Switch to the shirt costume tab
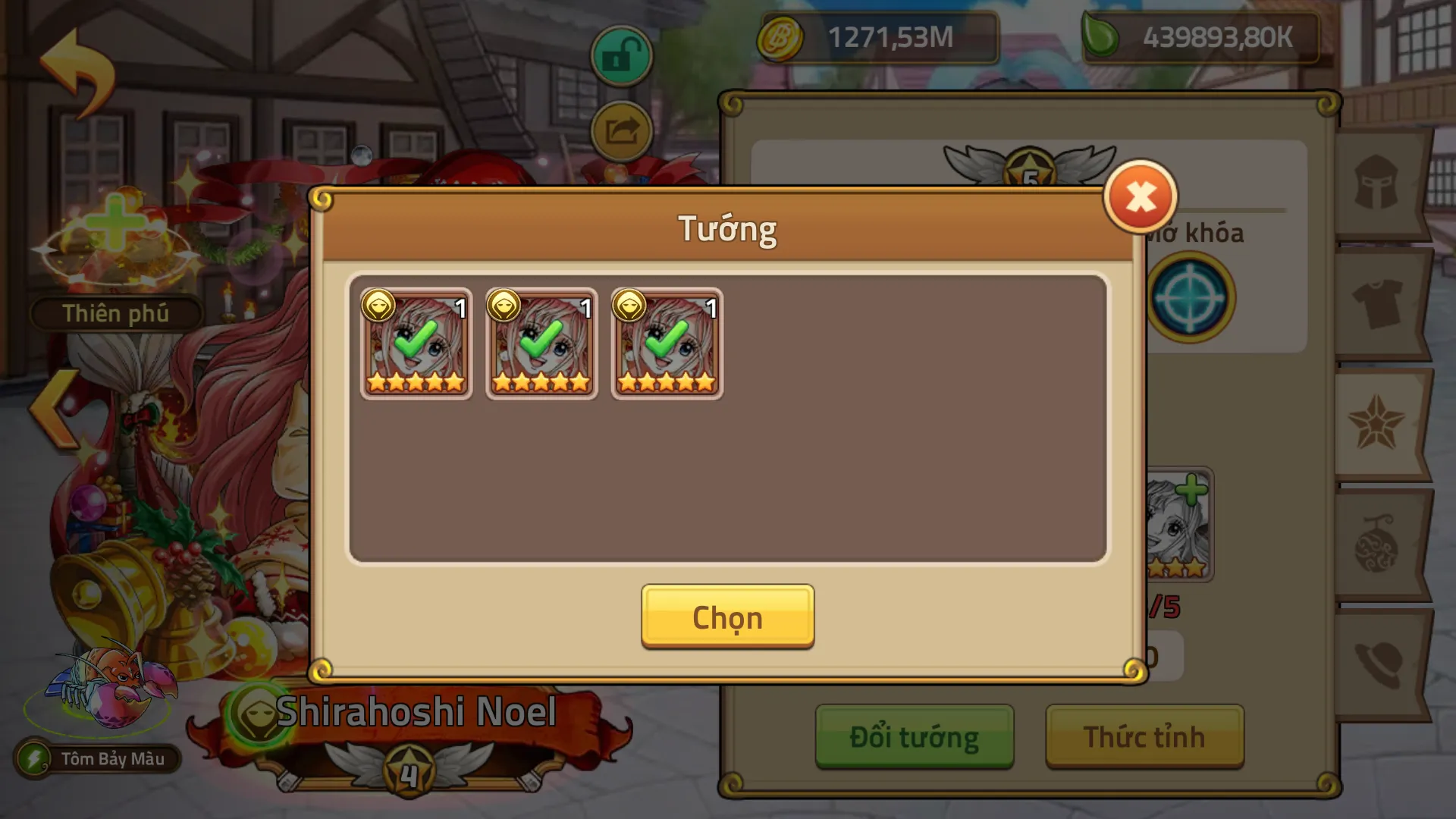 [1376, 303]
